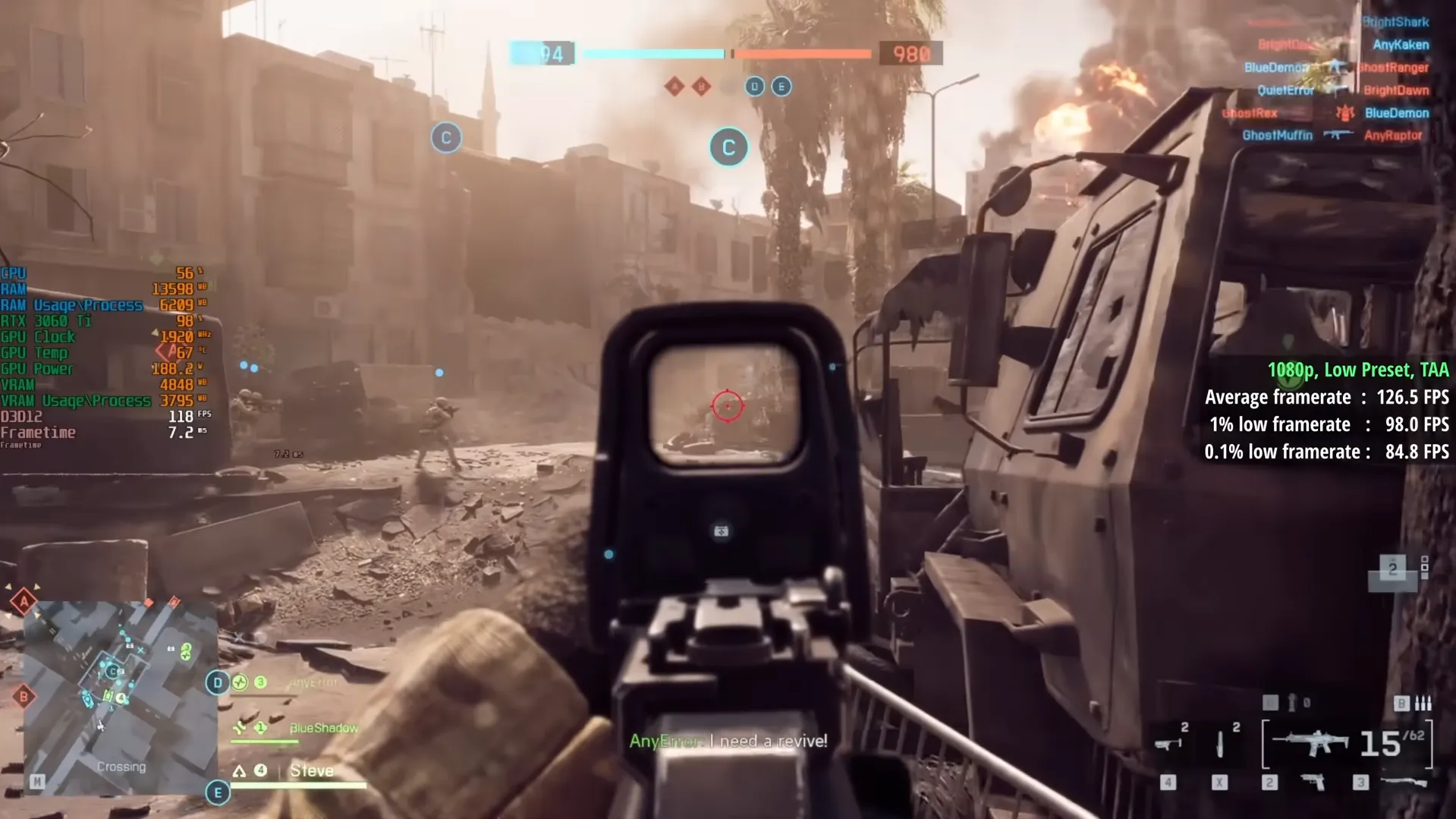Viewport: 1456px width, 819px height.
Task: Click the '1080p, Low Preset, TAA' label
Action: [1357, 370]
